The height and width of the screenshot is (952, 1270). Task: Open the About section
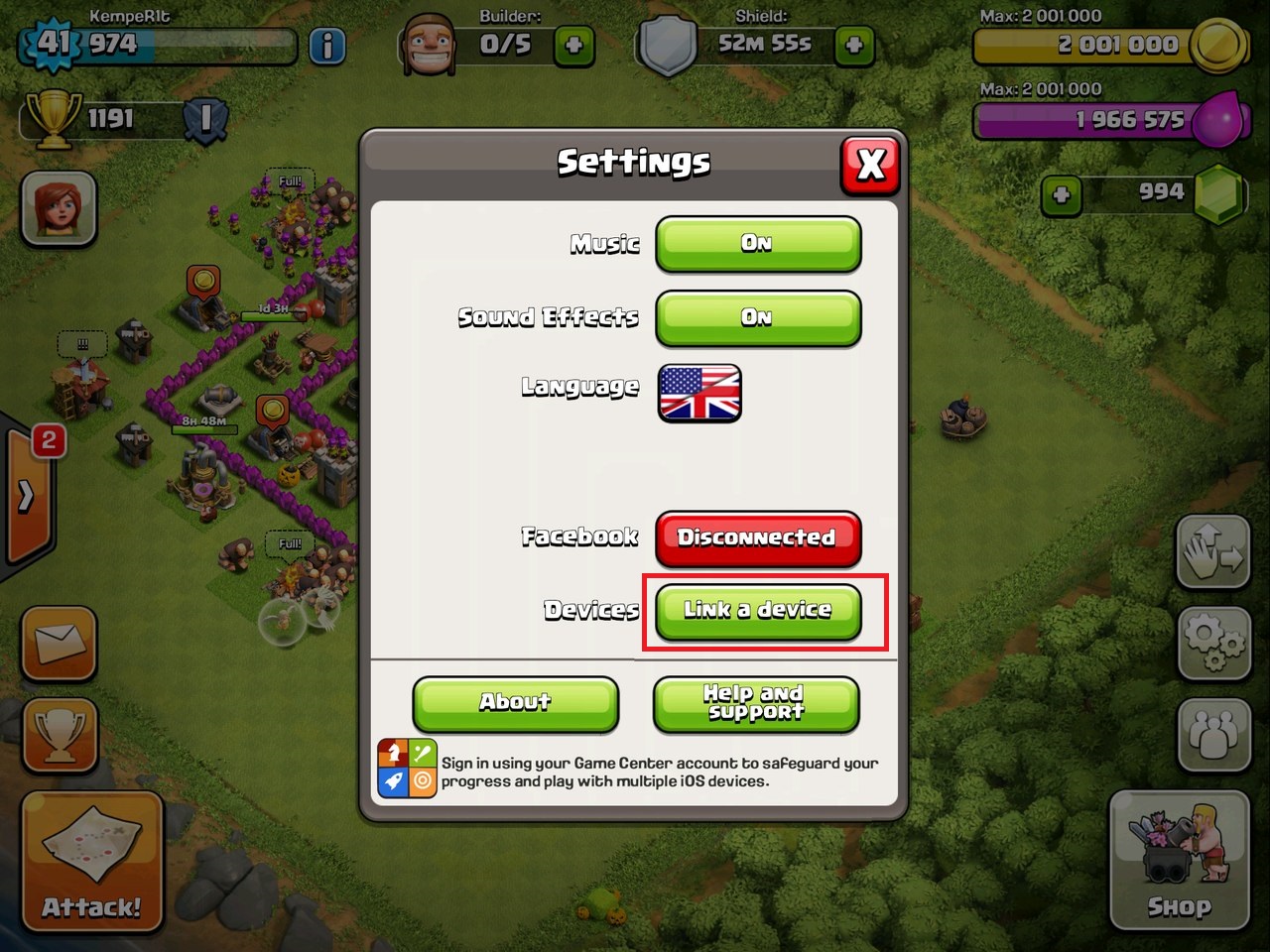coord(515,703)
